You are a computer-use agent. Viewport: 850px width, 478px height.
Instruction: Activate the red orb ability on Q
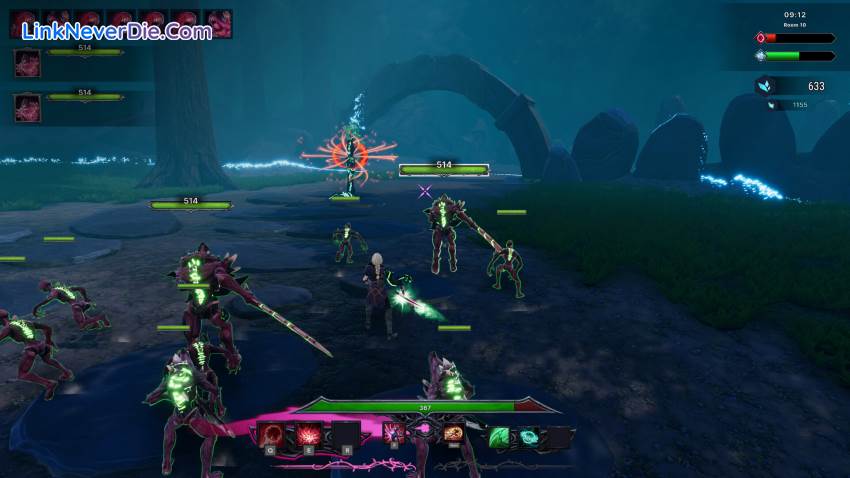(271, 434)
